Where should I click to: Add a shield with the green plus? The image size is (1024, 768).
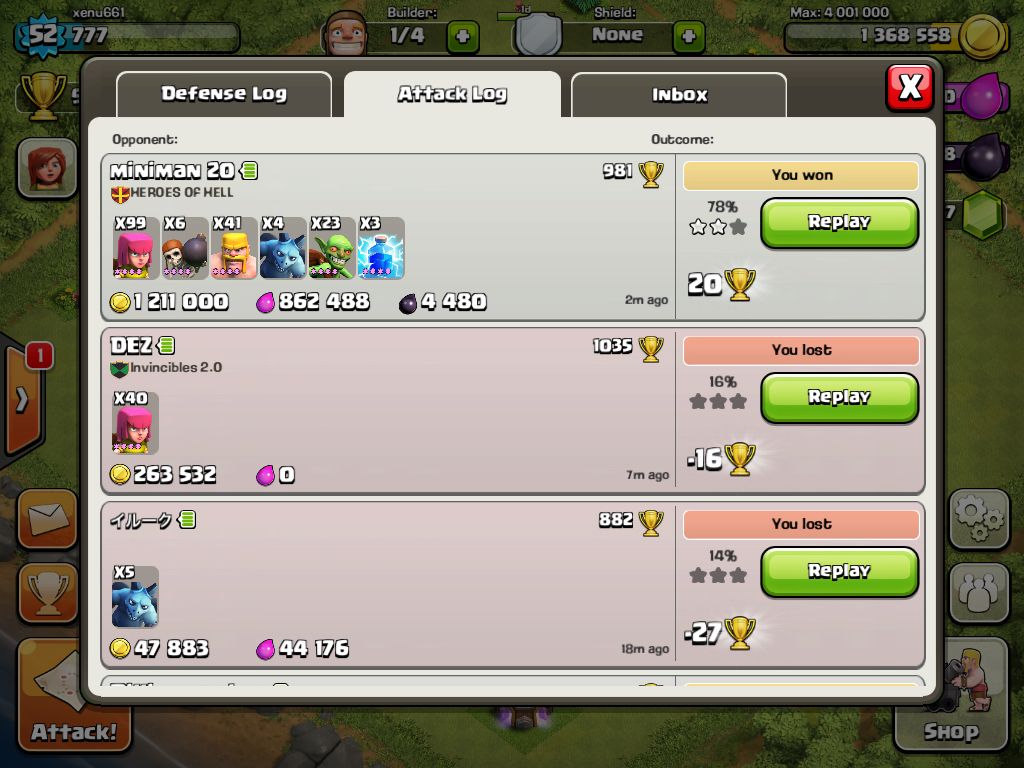tap(688, 37)
